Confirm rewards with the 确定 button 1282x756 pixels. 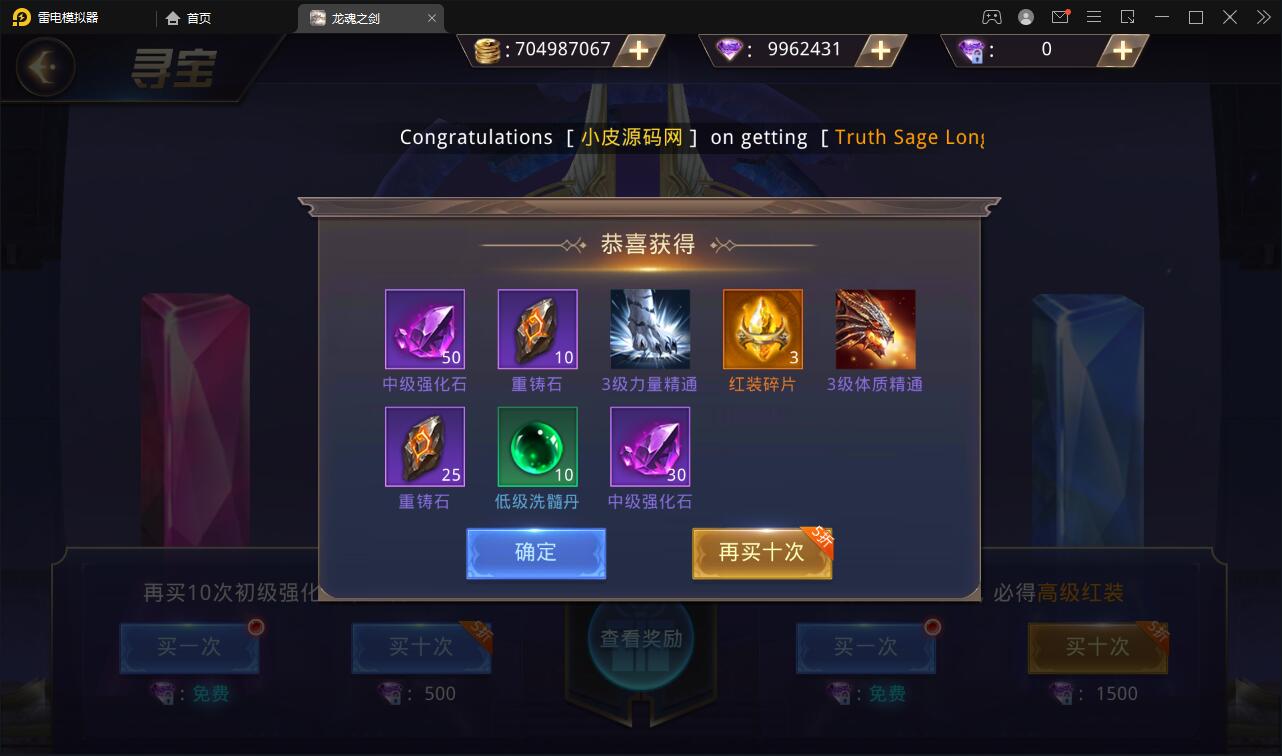pyautogui.click(x=535, y=553)
